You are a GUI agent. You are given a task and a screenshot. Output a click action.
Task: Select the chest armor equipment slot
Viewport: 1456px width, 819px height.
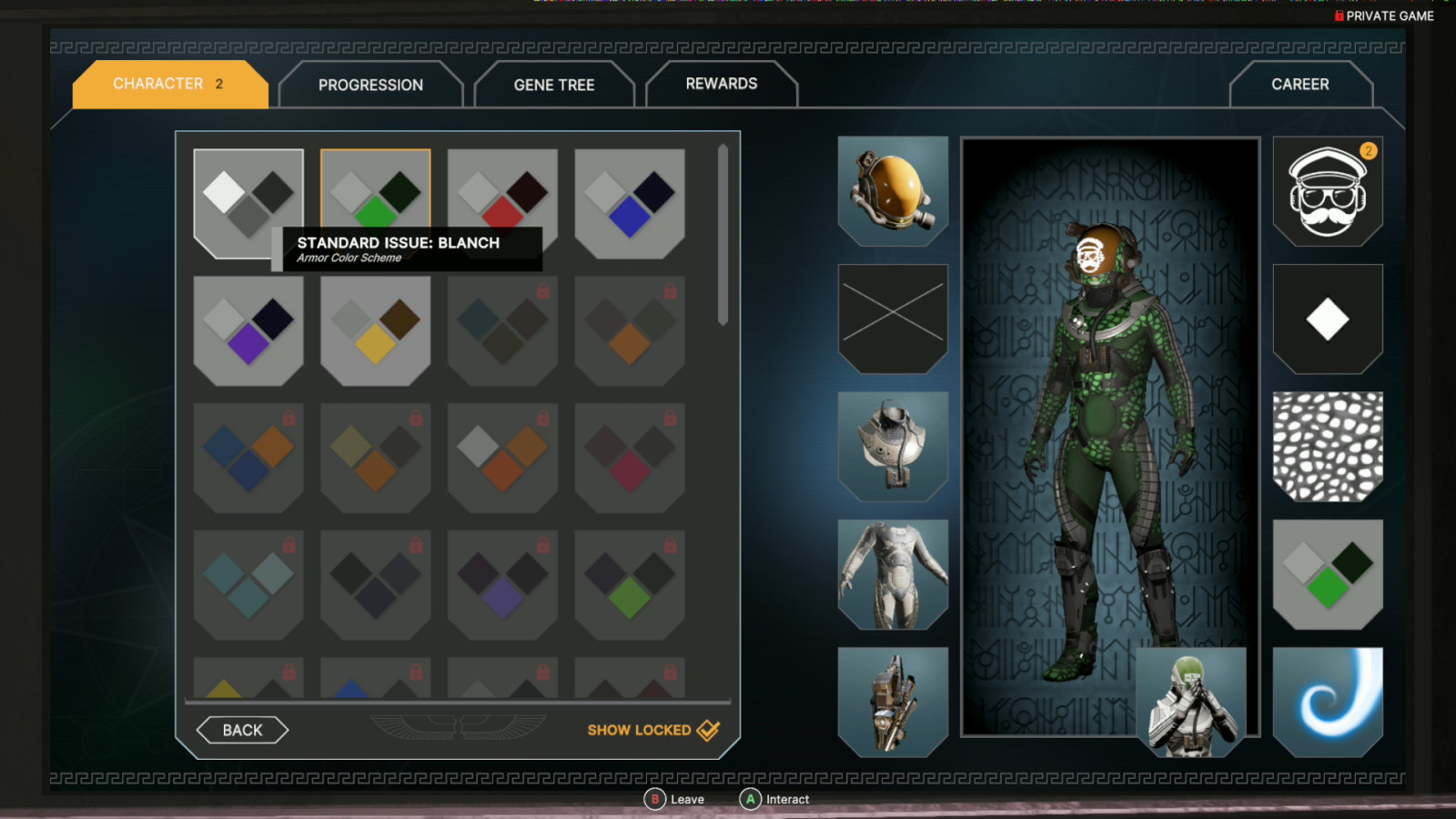(x=893, y=446)
